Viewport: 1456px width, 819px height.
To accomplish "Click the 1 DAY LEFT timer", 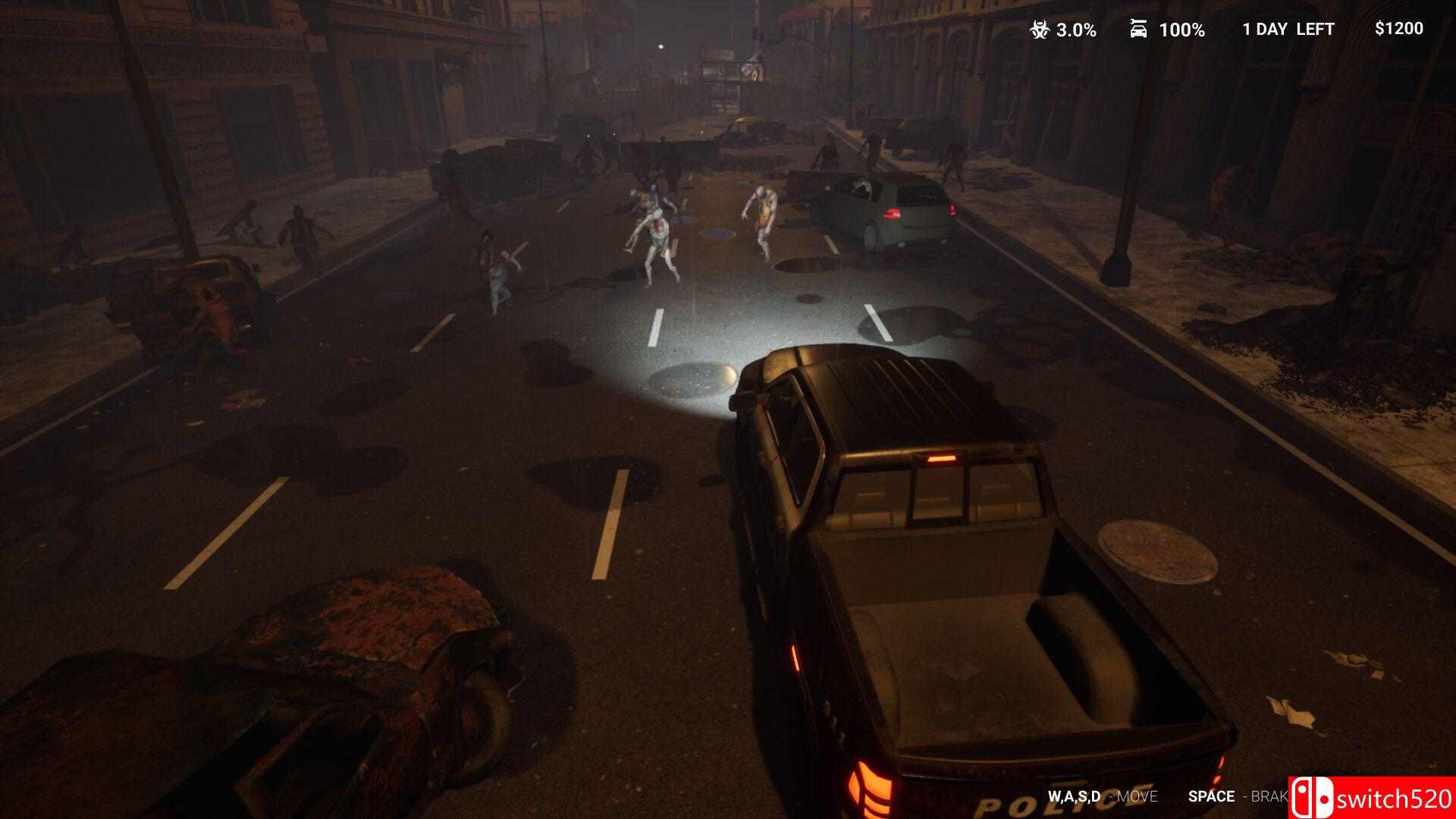I will click(x=1287, y=30).
